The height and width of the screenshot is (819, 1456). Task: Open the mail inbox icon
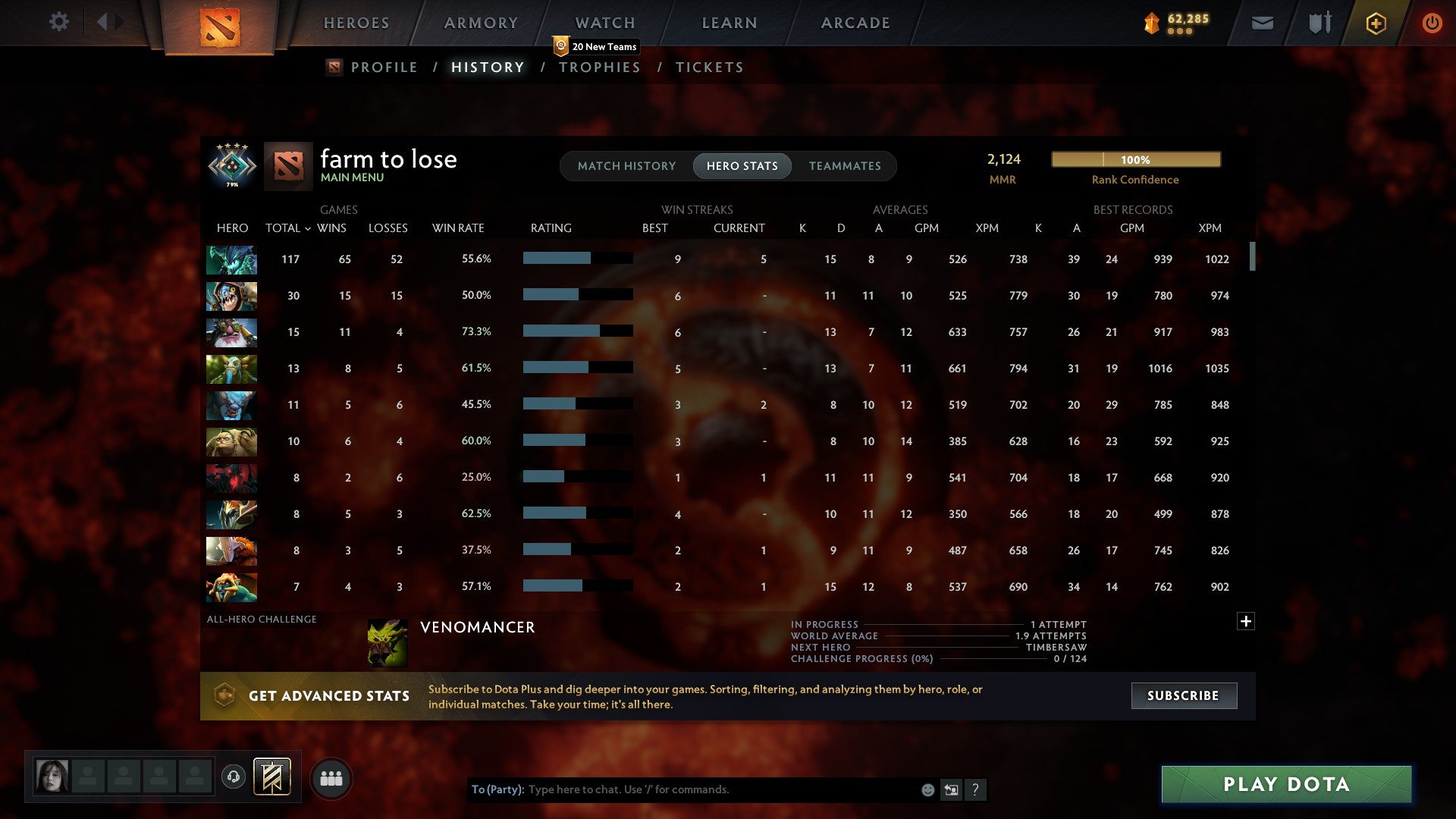[1263, 23]
